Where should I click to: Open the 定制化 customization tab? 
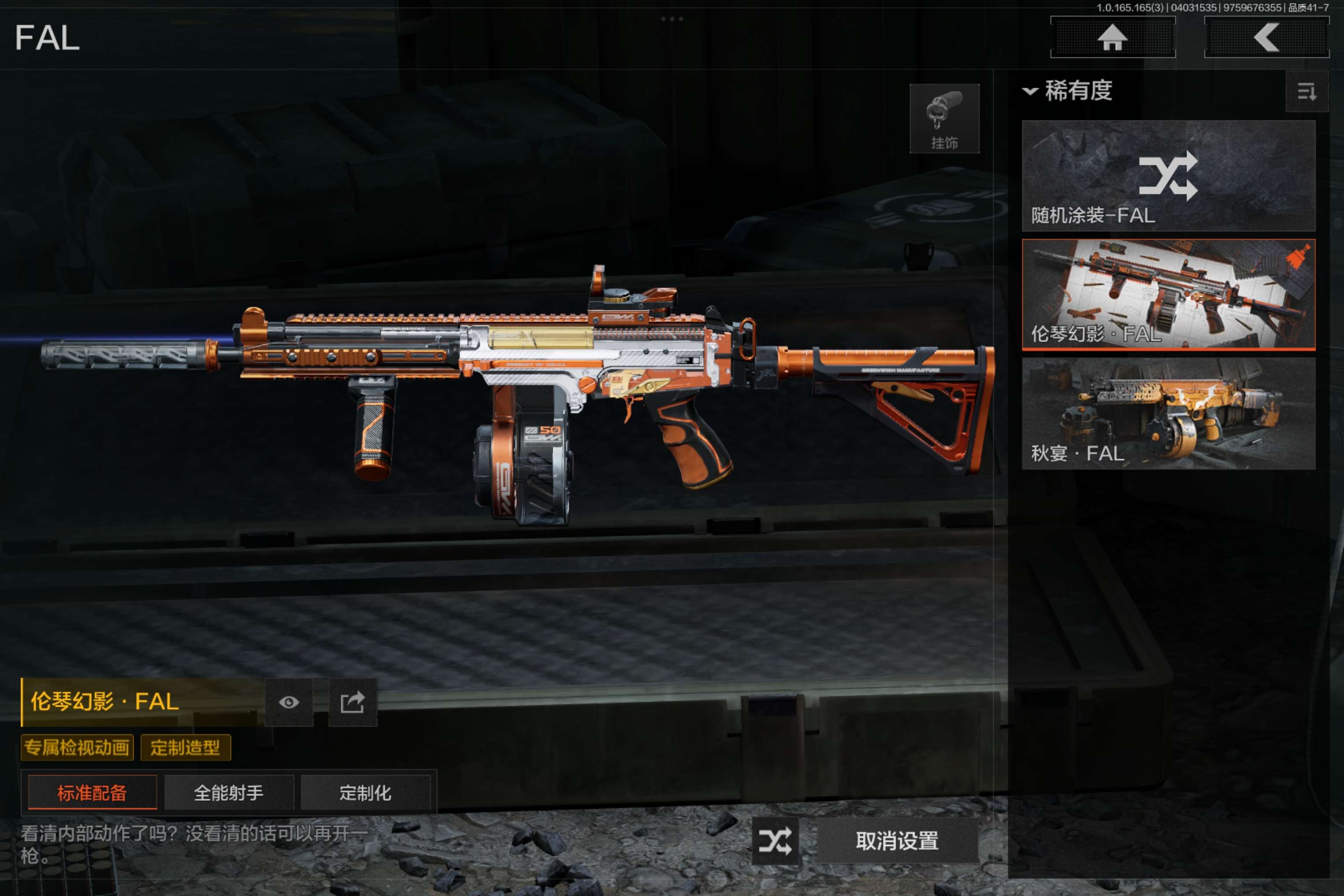[365, 792]
